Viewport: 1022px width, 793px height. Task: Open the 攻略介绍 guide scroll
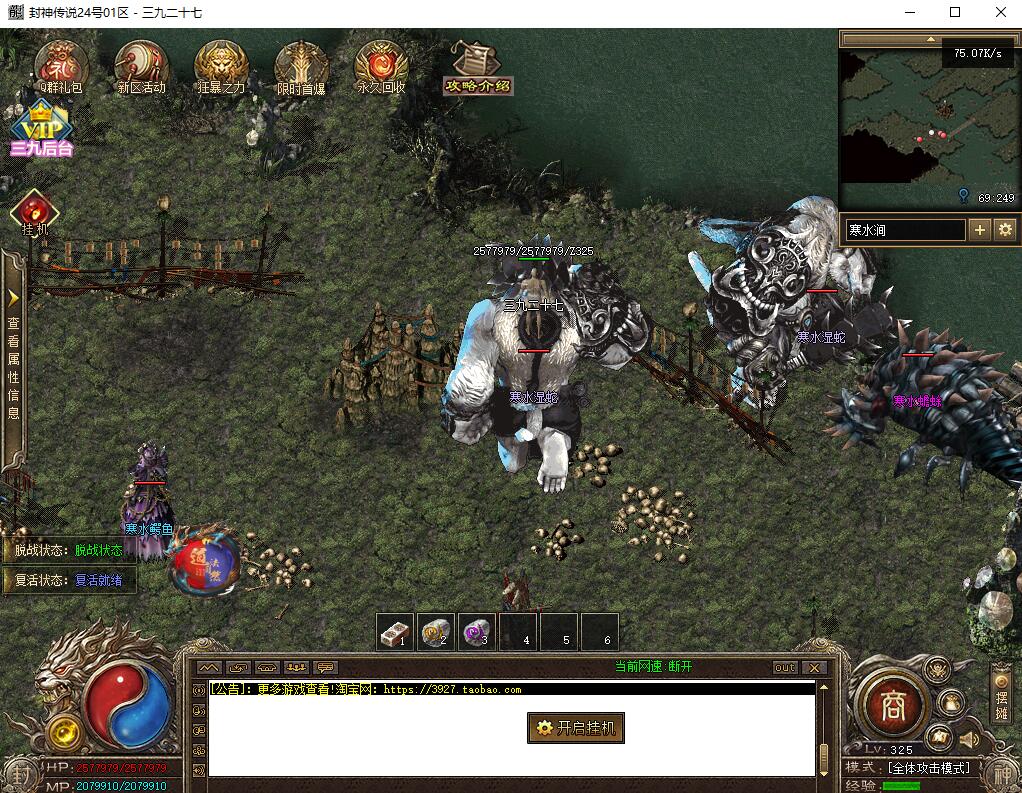point(476,68)
